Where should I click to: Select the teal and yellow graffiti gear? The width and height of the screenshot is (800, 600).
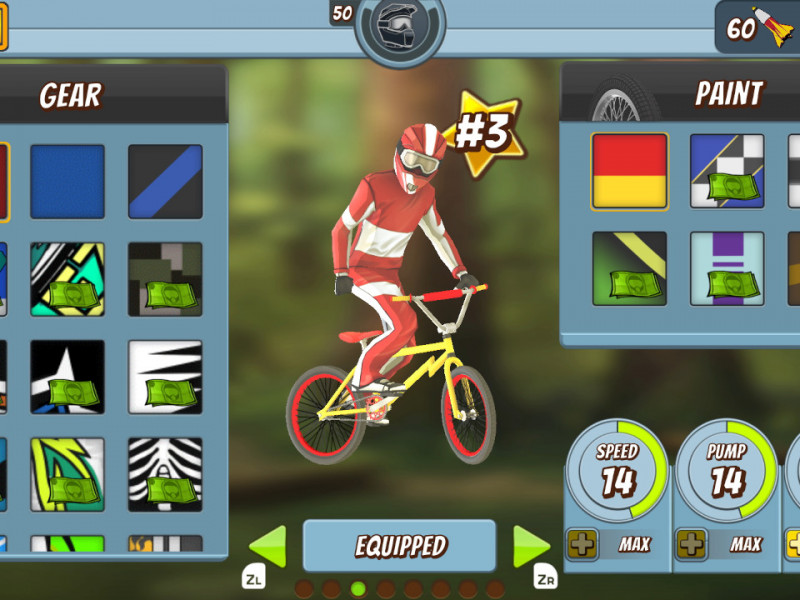tap(67, 279)
